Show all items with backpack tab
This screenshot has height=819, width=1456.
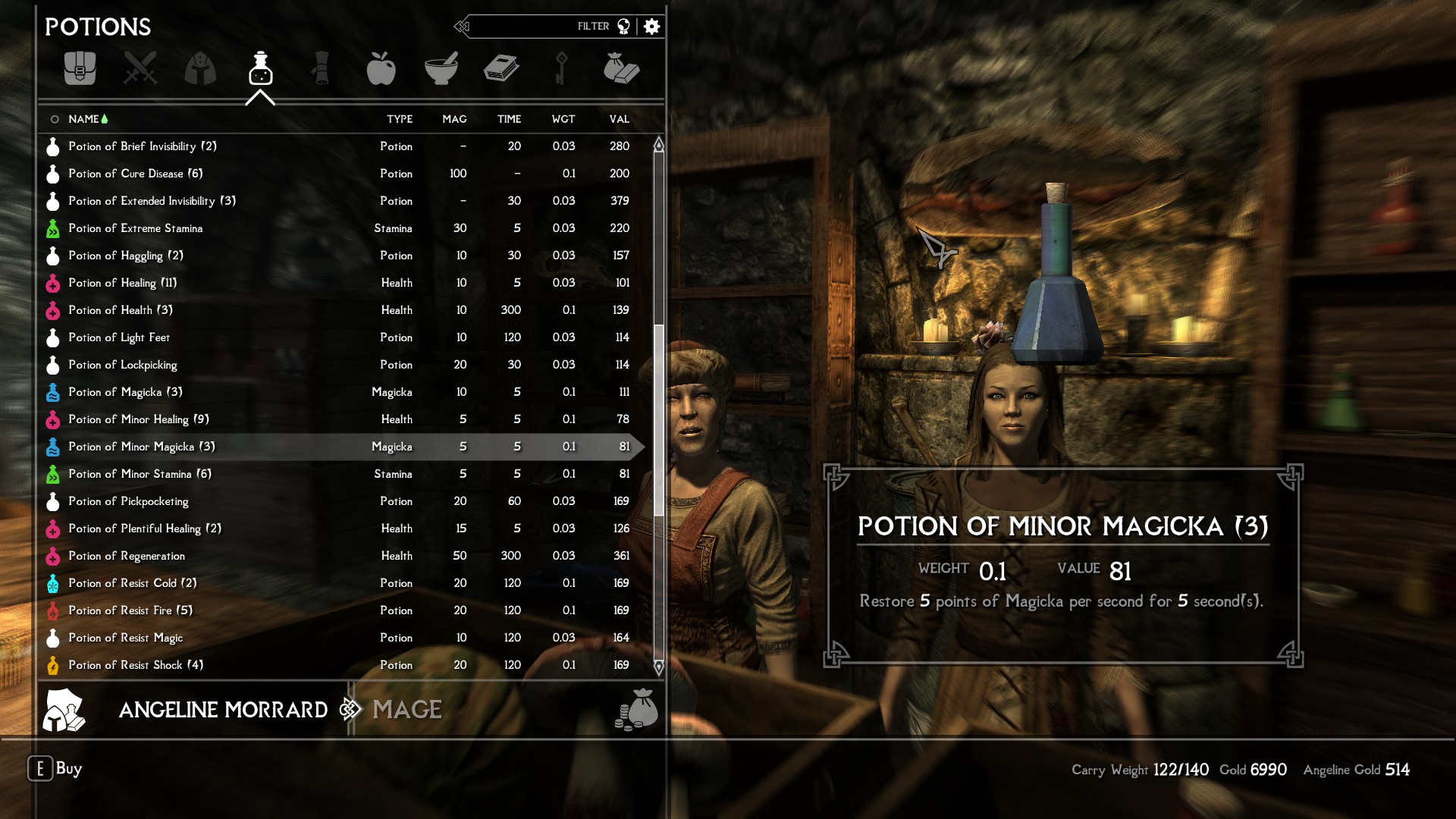(80, 68)
